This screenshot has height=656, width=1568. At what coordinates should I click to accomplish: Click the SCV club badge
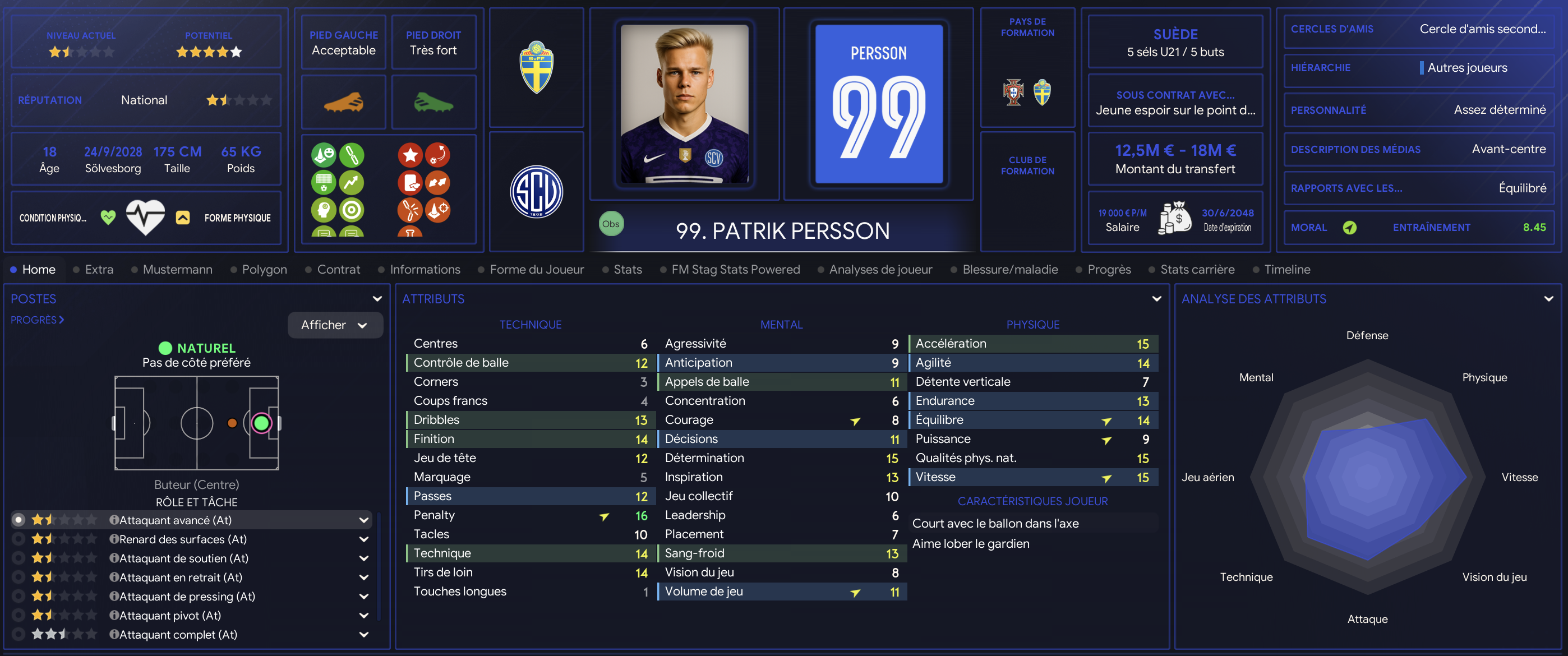[x=536, y=192]
